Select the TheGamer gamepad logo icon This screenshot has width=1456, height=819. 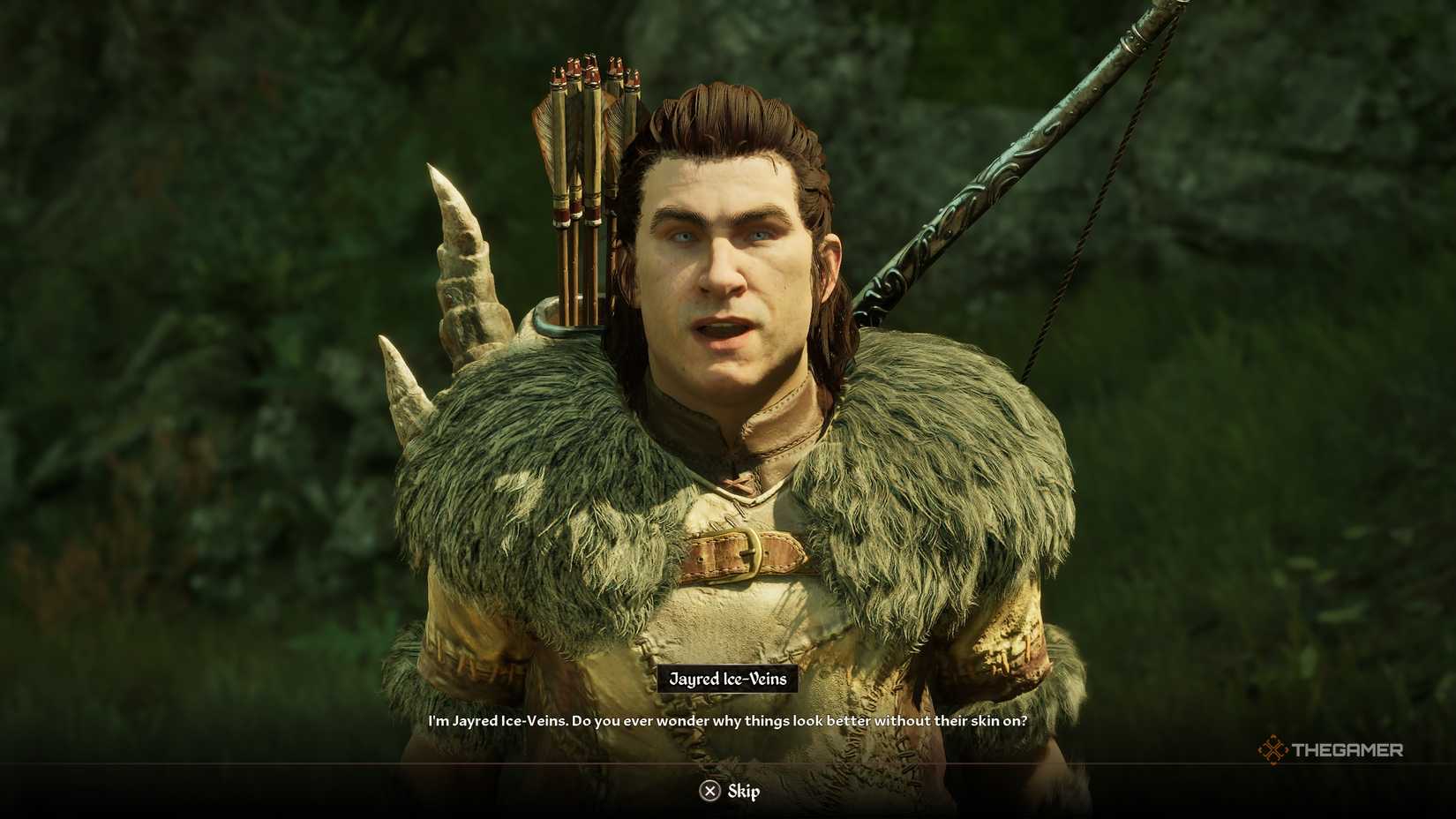tap(1273, 751)
